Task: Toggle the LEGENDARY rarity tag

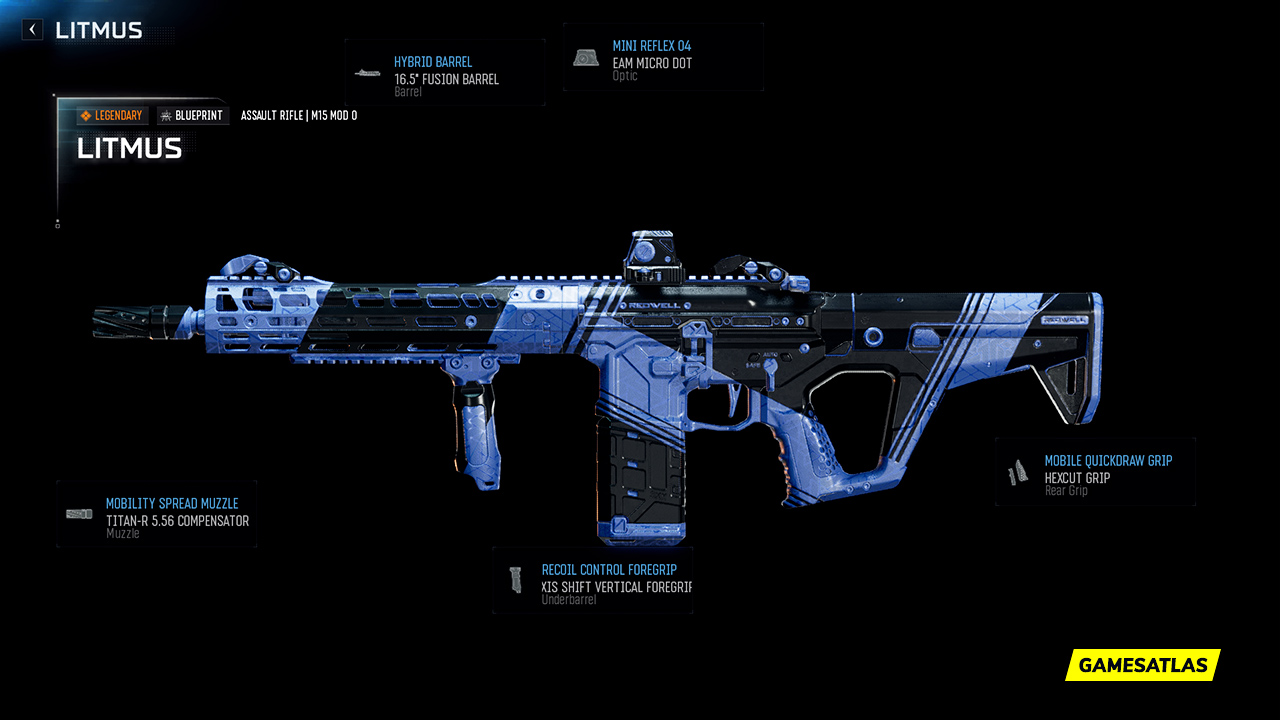Action: coord(111,115)
